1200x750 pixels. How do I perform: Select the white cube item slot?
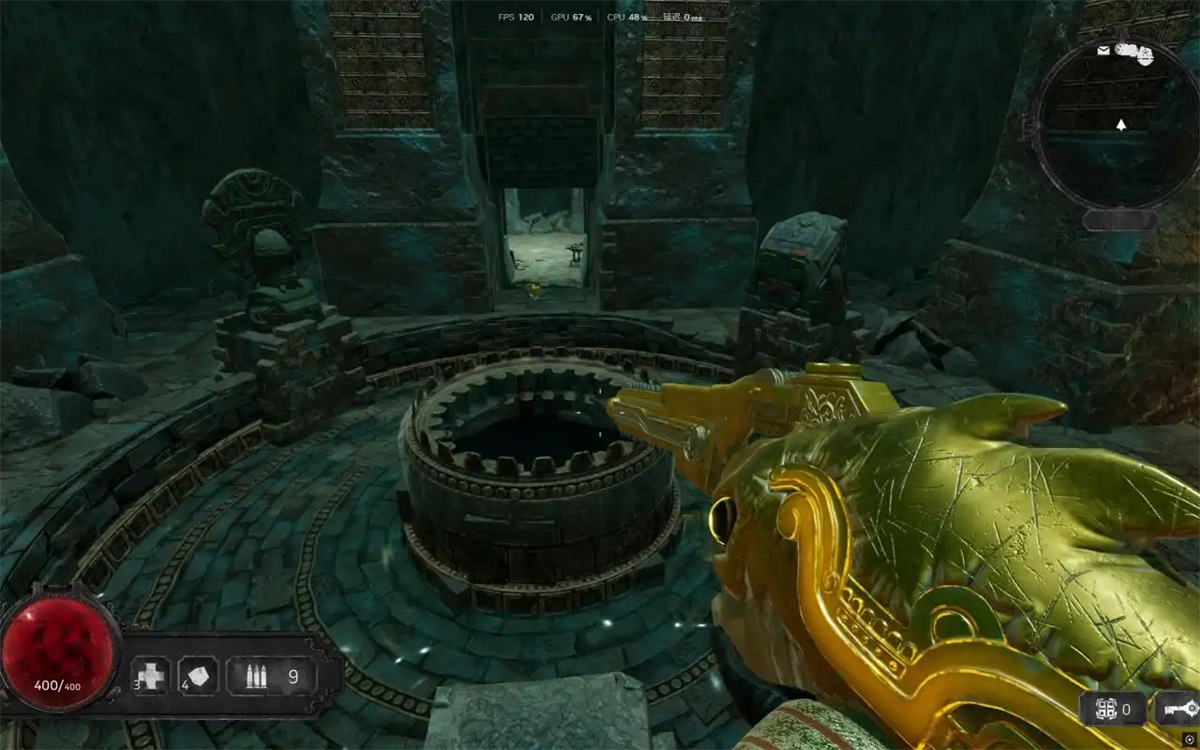198,676
